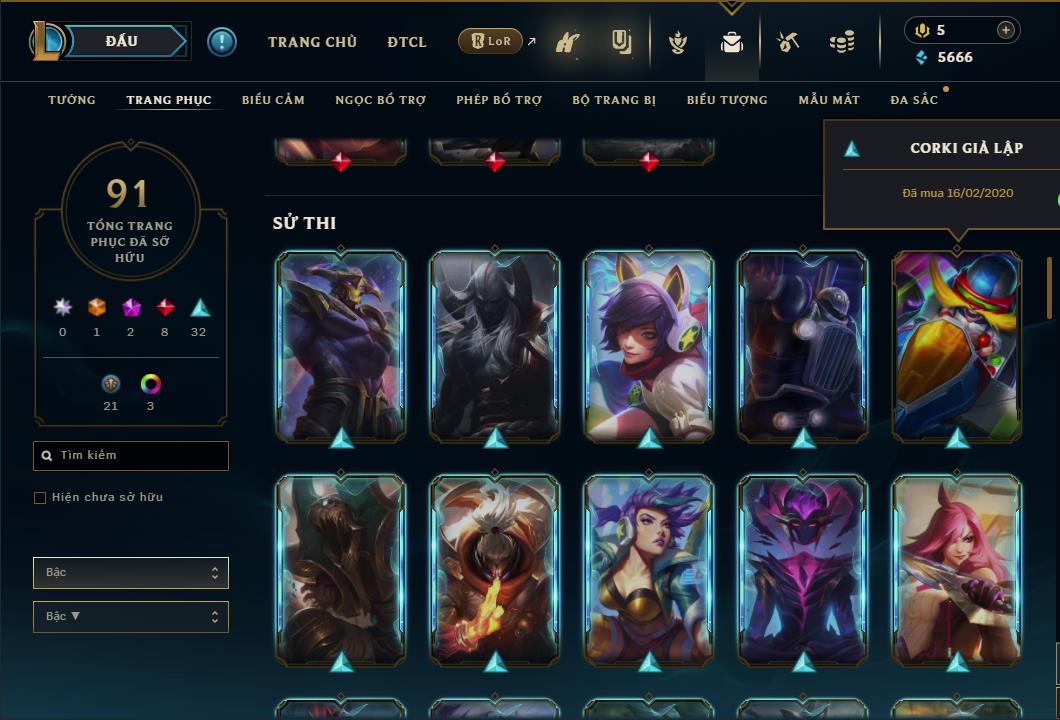Select the Corki Giả Lập skin card
Viewport: 1060px width, 720px height.
[x=957, y=345]
